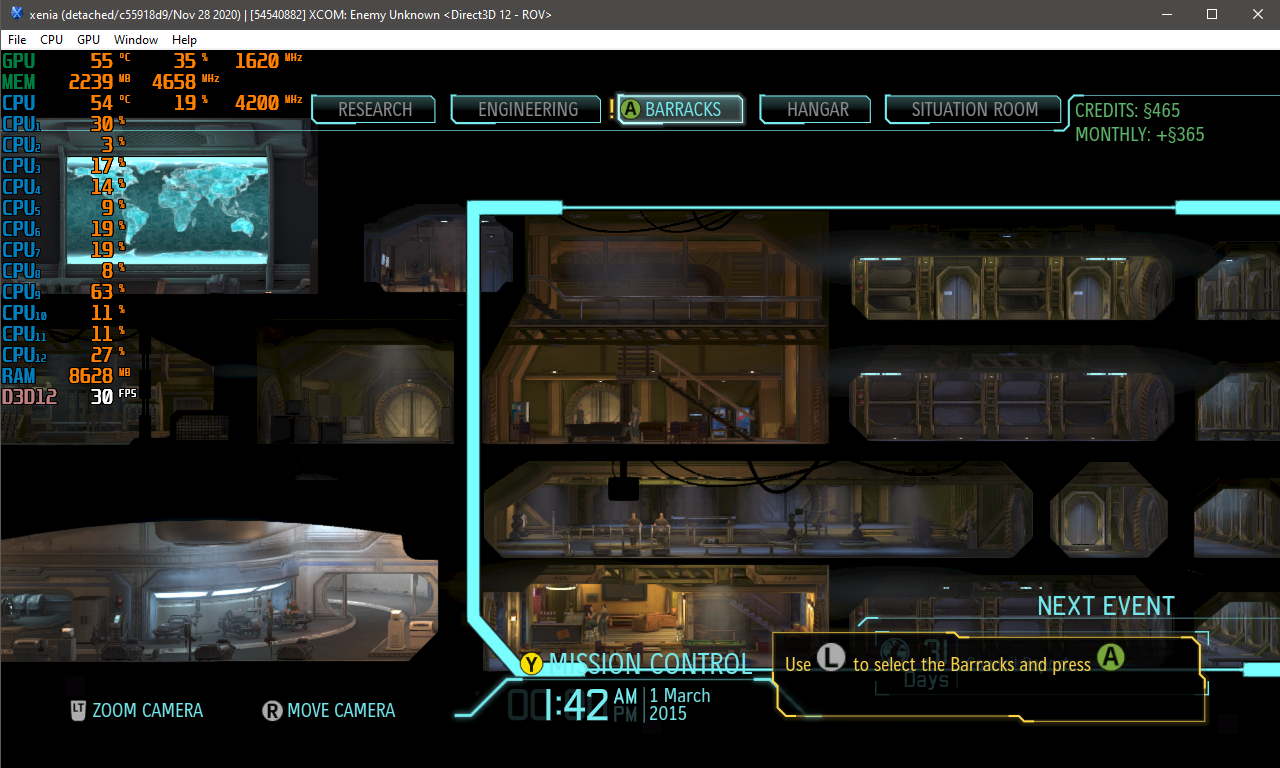Switch to the Engineering tab
Image resolution: width=1280 pixels, height=768 pixels.
pos(528,109)
